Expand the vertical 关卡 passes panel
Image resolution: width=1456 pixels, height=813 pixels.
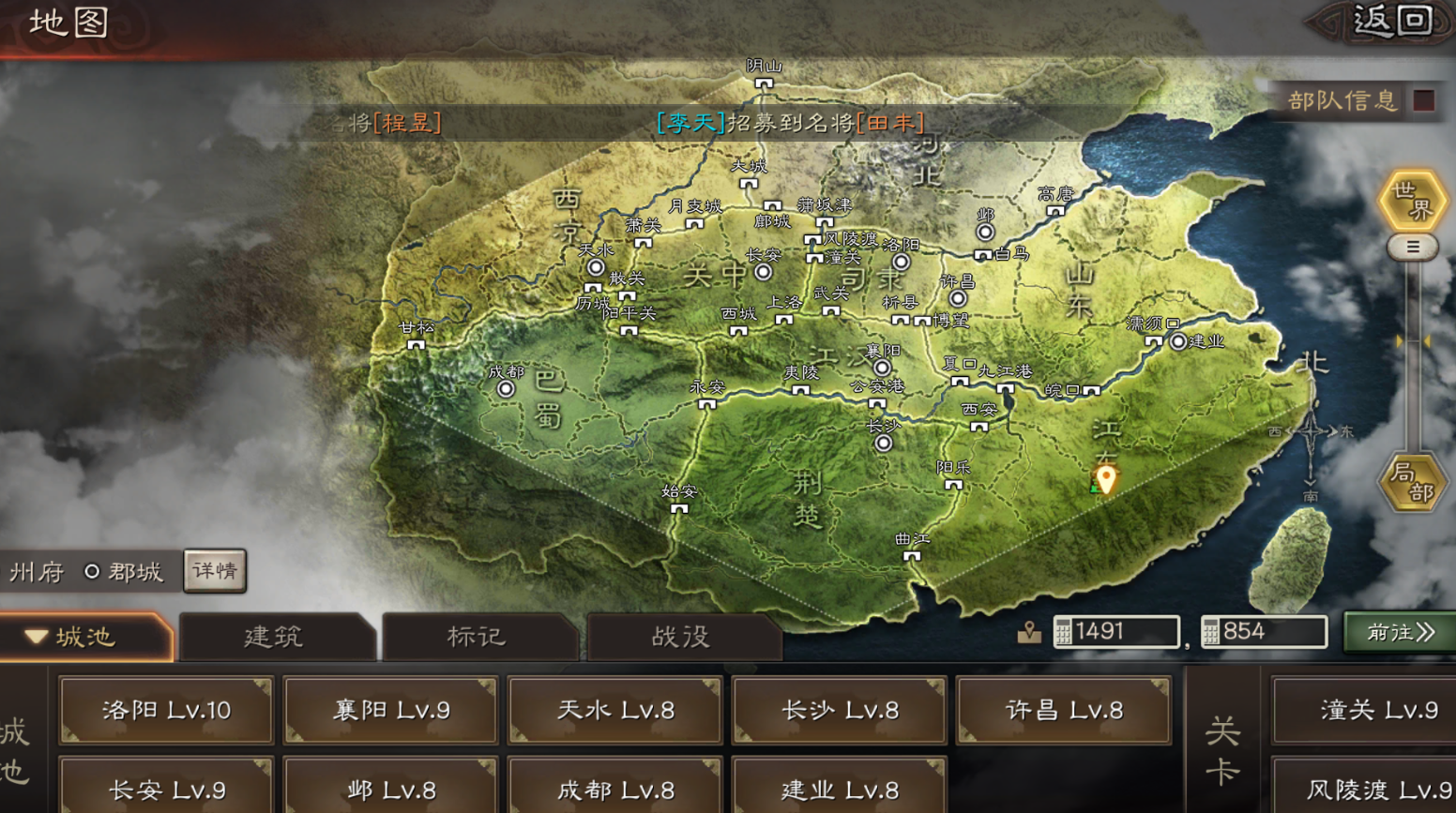1222,745
